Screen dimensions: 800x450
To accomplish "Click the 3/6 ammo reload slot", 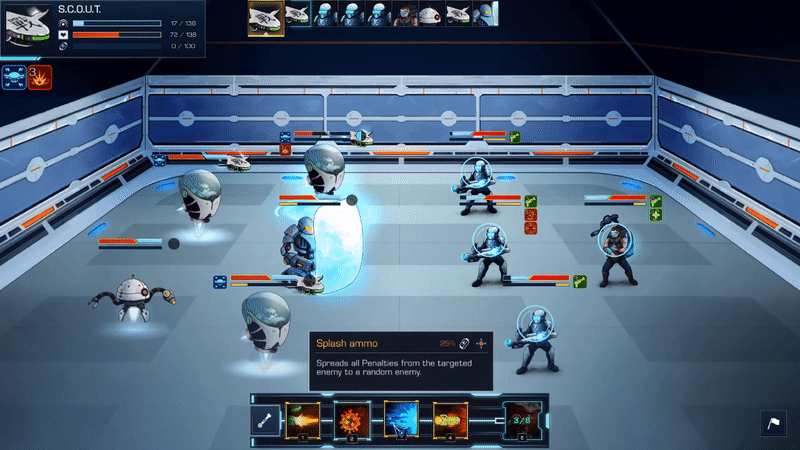I will click(x=520, y=418).
